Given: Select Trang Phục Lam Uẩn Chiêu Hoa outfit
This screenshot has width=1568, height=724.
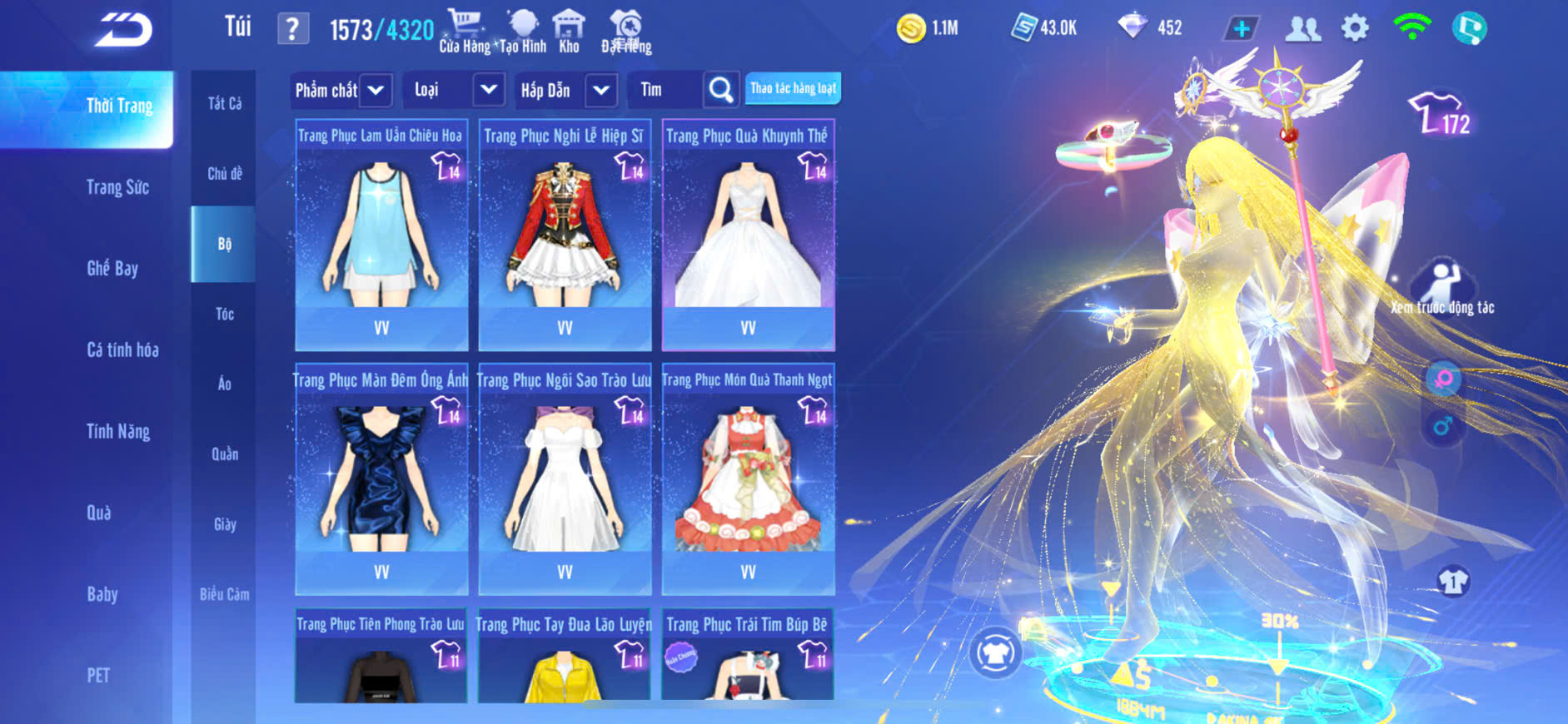Looking at the screenshot, I should pyautogui.click(x=381, y=235).
